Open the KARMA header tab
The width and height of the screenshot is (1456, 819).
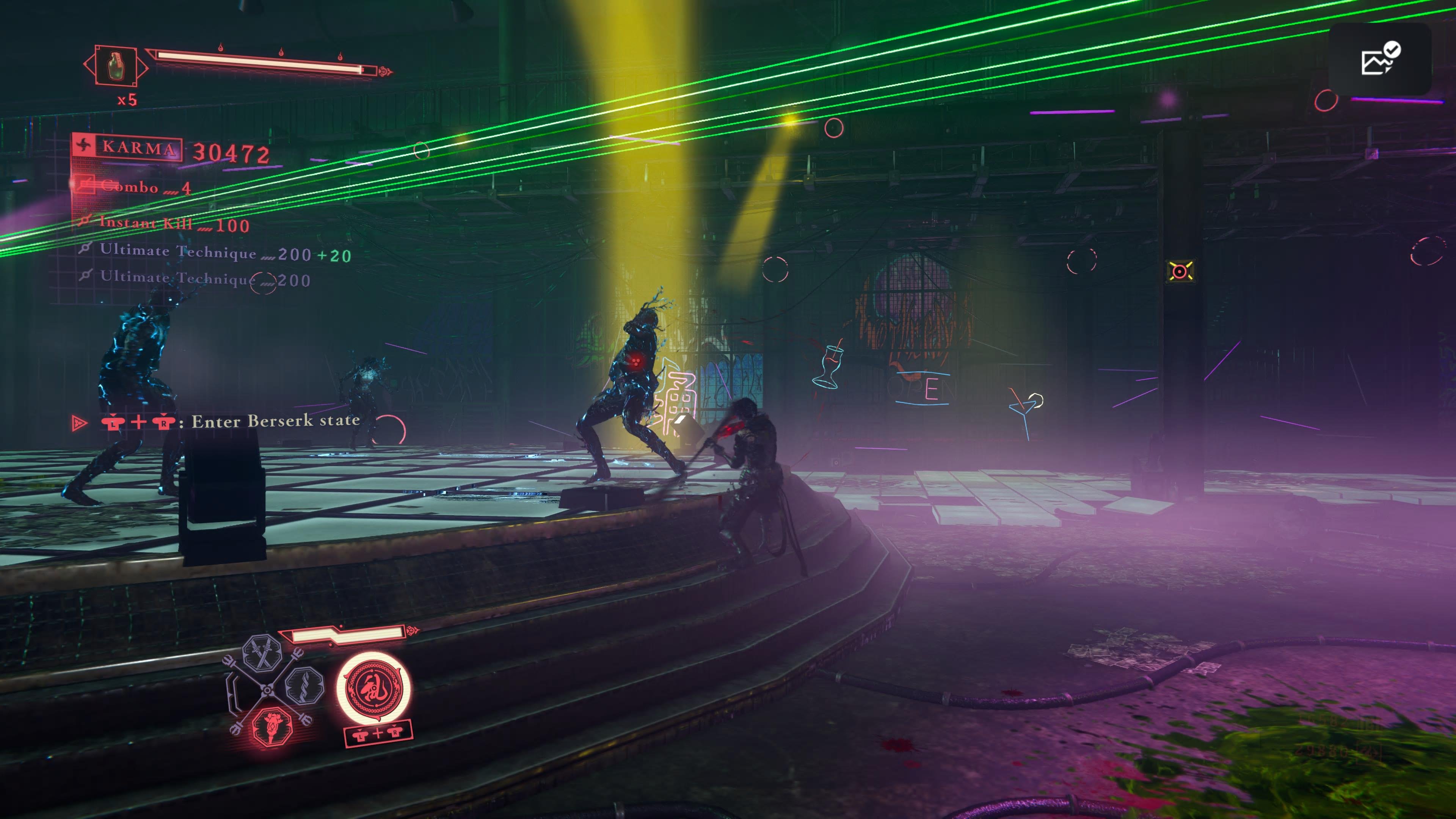click(x=139, y=147)
